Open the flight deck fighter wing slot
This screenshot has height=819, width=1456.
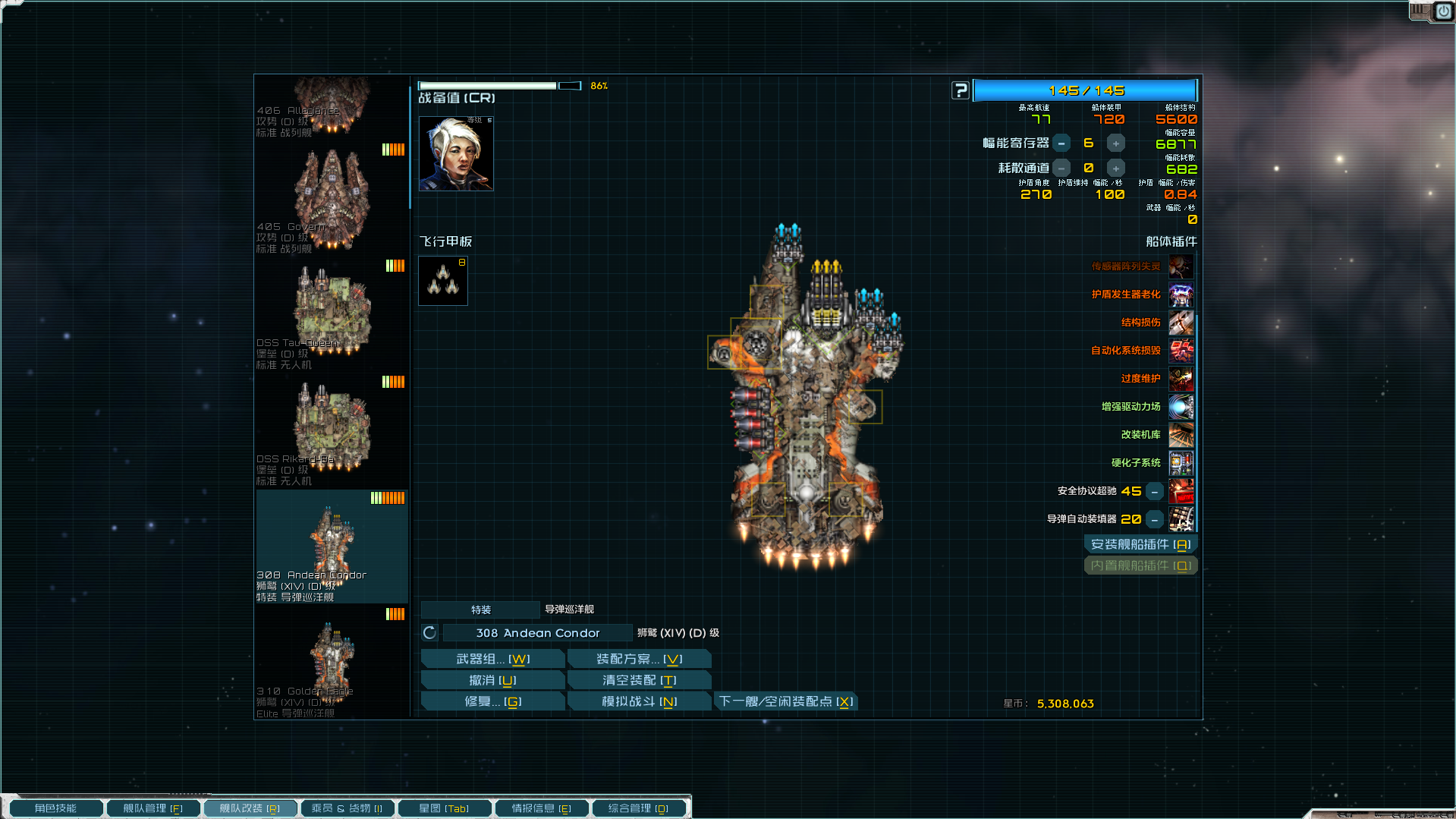click(443, 281)
